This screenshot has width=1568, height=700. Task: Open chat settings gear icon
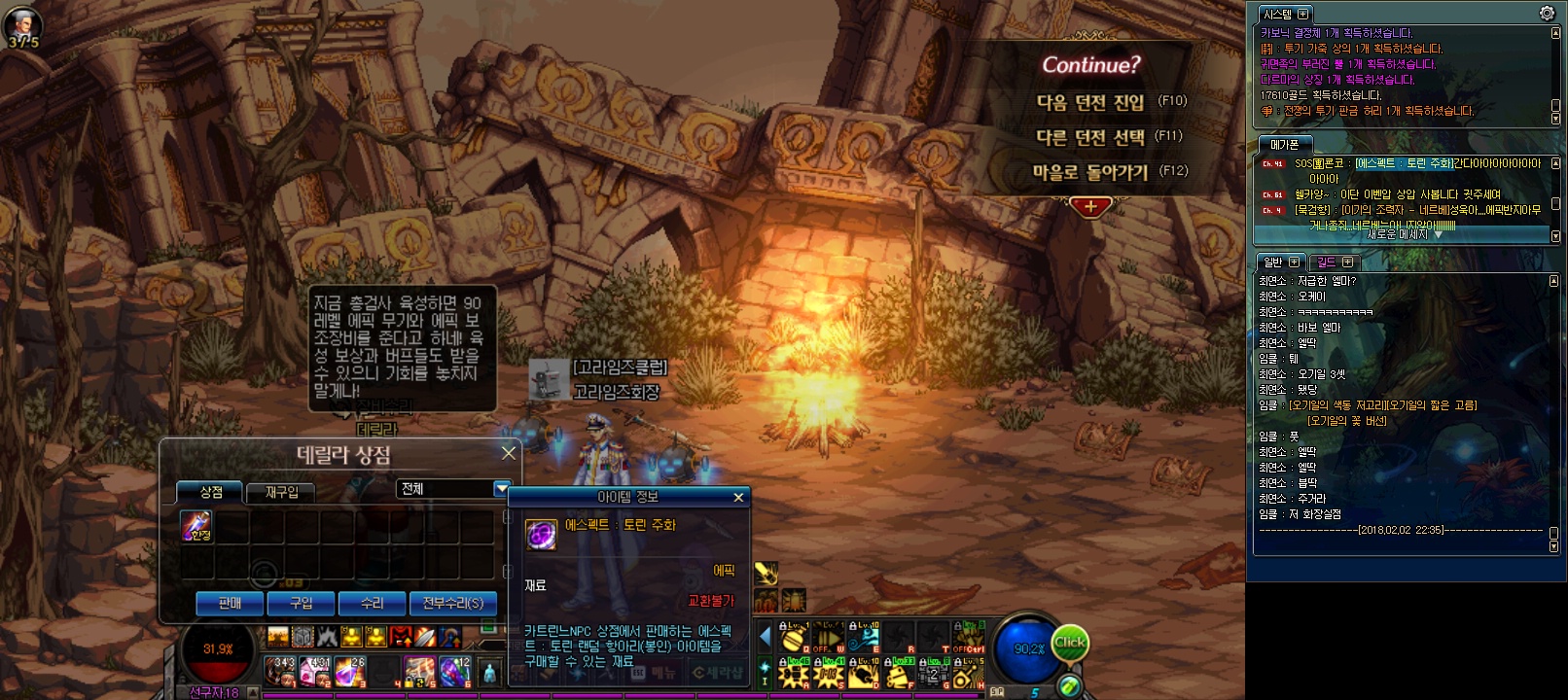click(x=1547, y=14)
